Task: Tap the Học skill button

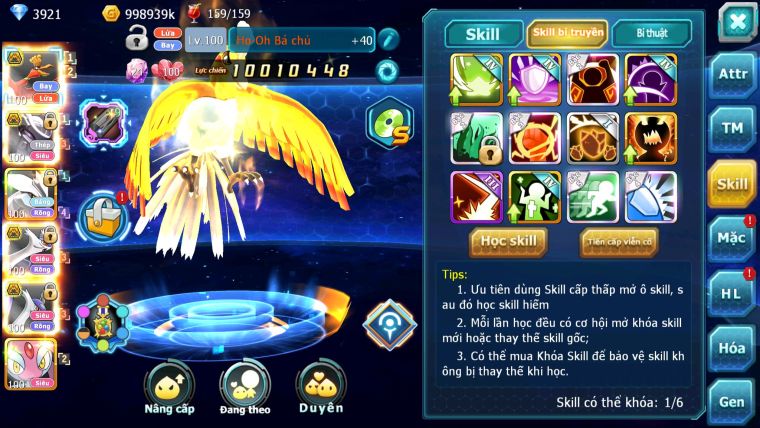Action: (x=510, y=241)
